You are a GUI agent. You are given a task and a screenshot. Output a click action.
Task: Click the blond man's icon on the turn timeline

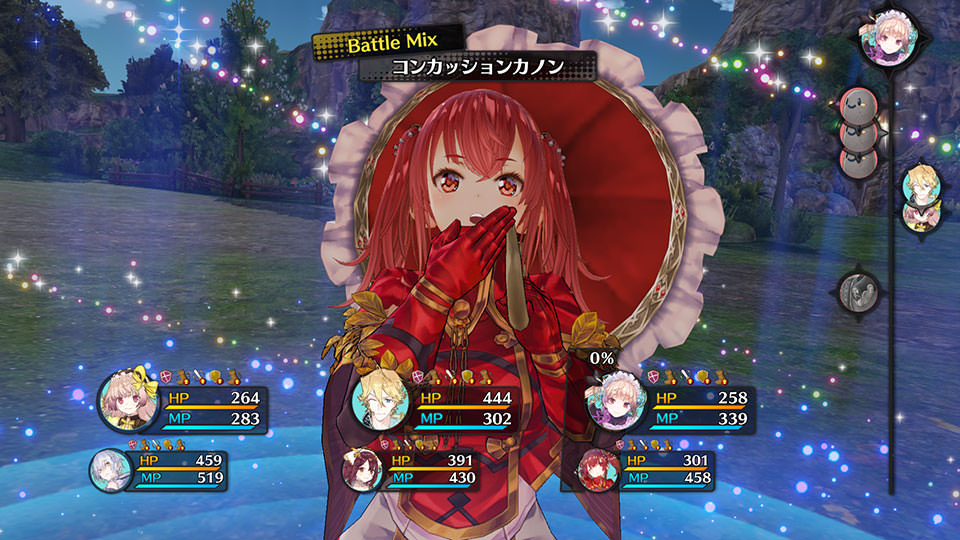pos(919,185)
